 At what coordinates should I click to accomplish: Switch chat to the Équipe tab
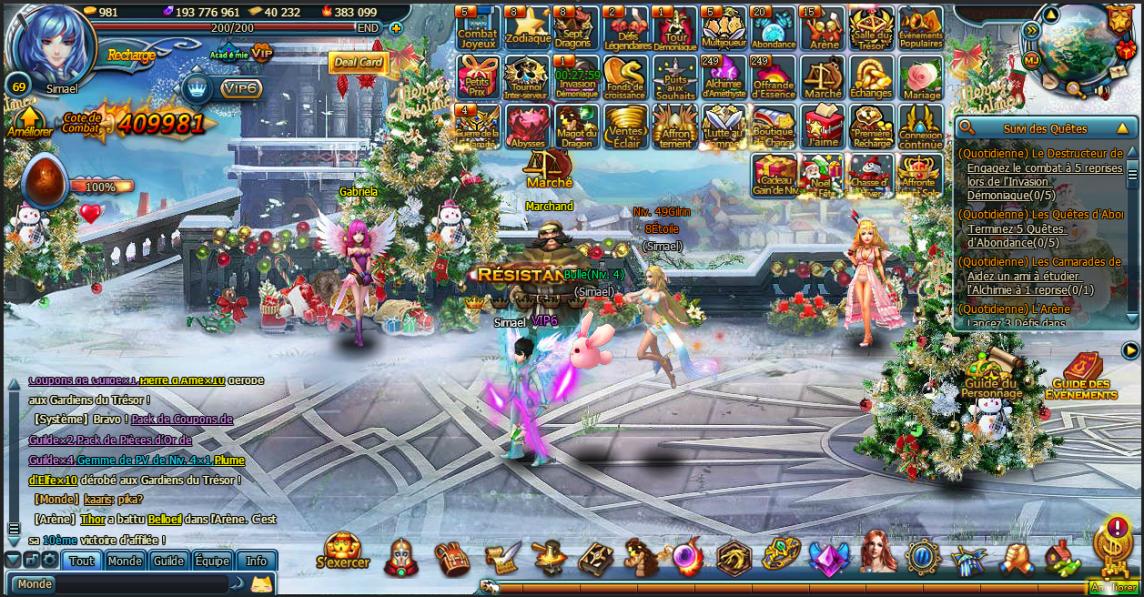(x=212, y=561)
